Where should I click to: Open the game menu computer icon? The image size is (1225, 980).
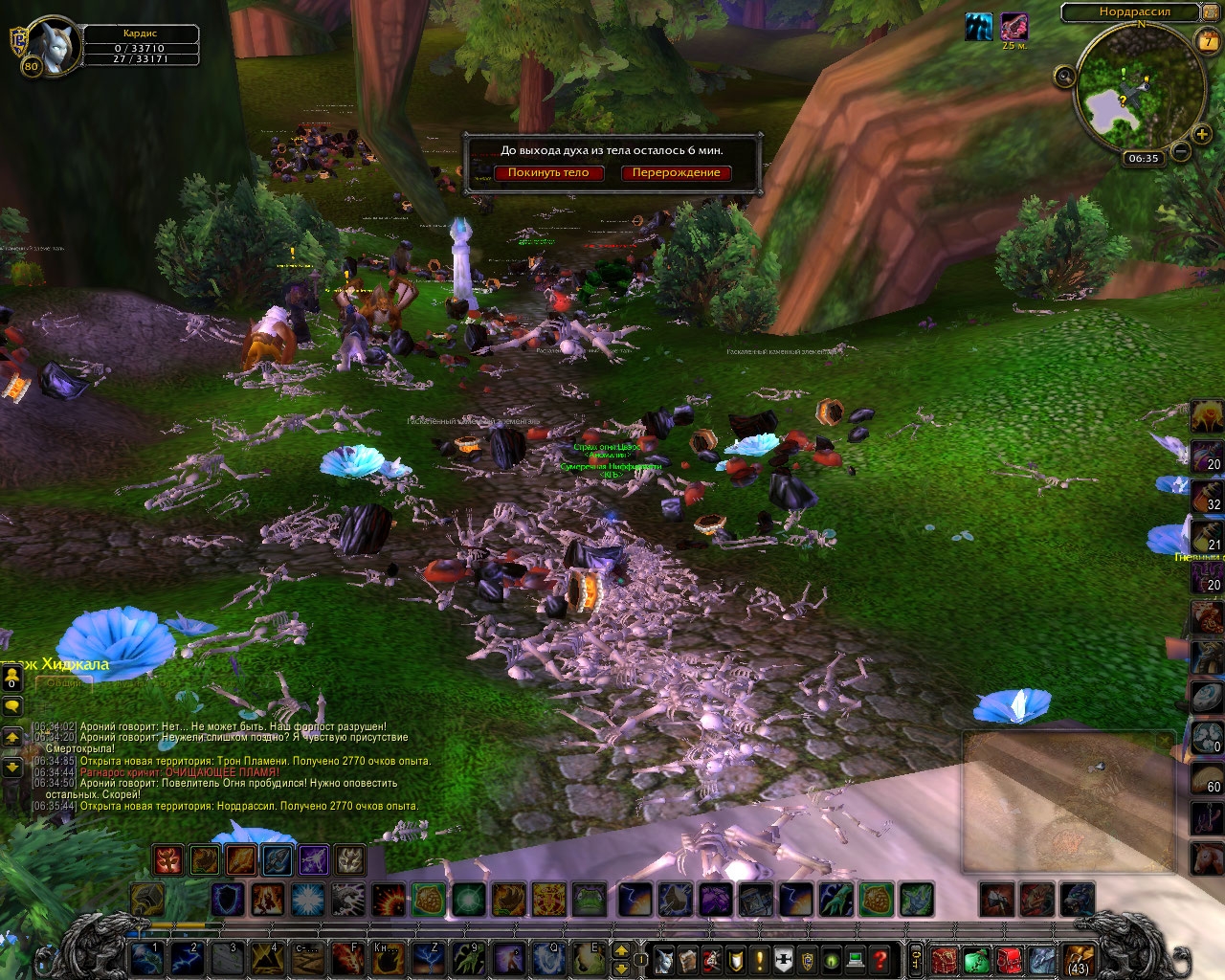click(857, 958)
